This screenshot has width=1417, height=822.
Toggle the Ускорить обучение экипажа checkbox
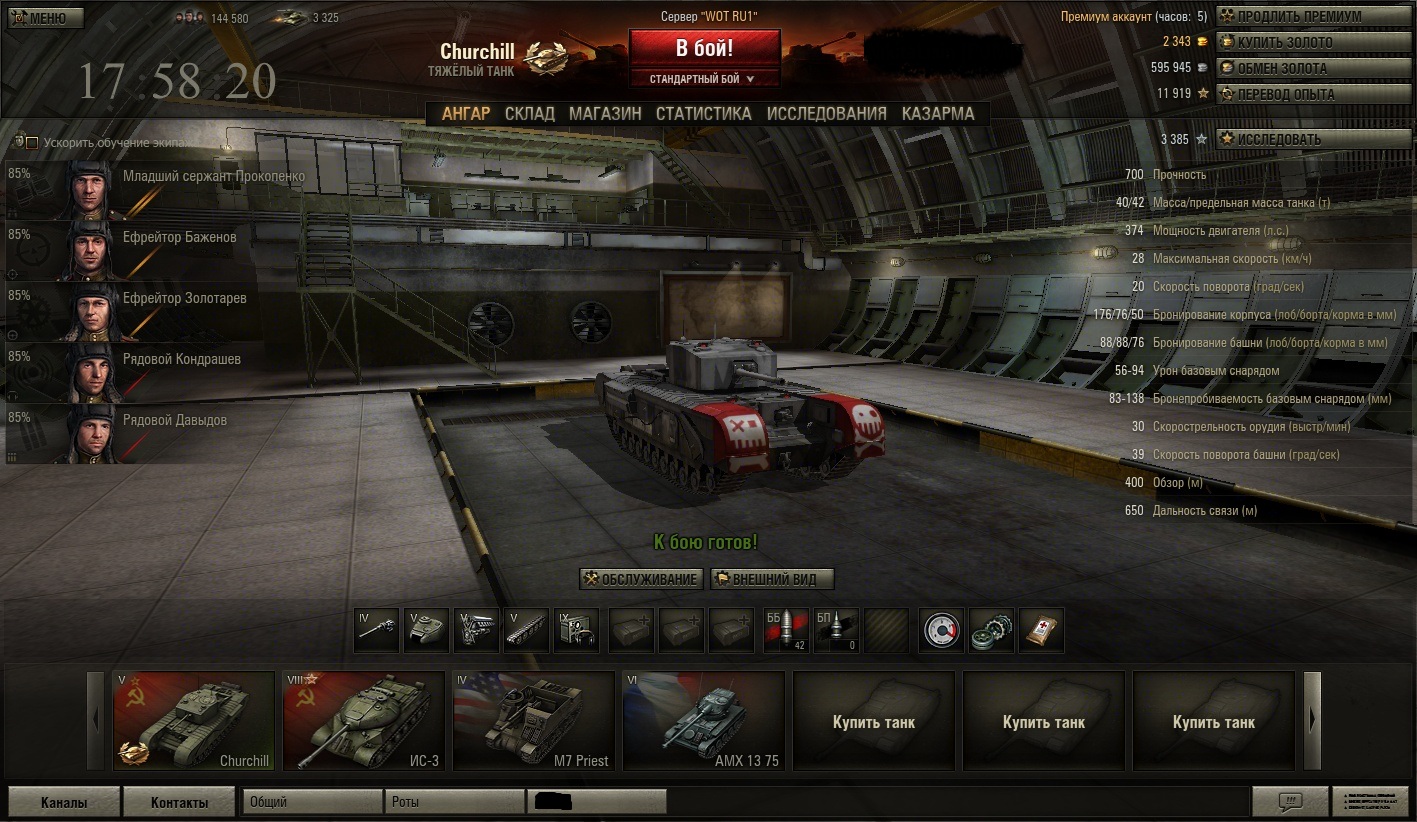(32, 143)
